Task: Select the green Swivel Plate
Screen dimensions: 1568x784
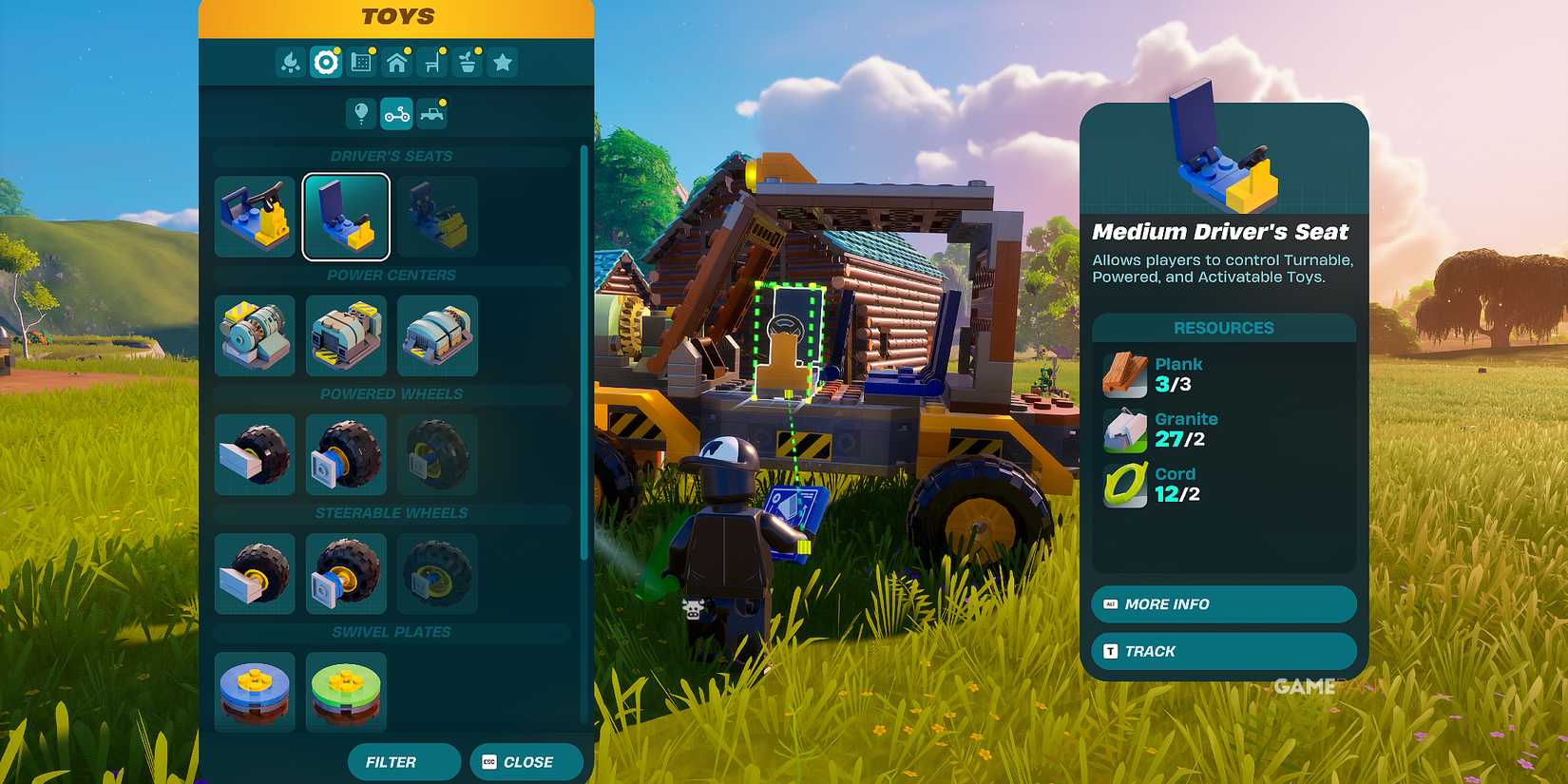Action: 346,691
